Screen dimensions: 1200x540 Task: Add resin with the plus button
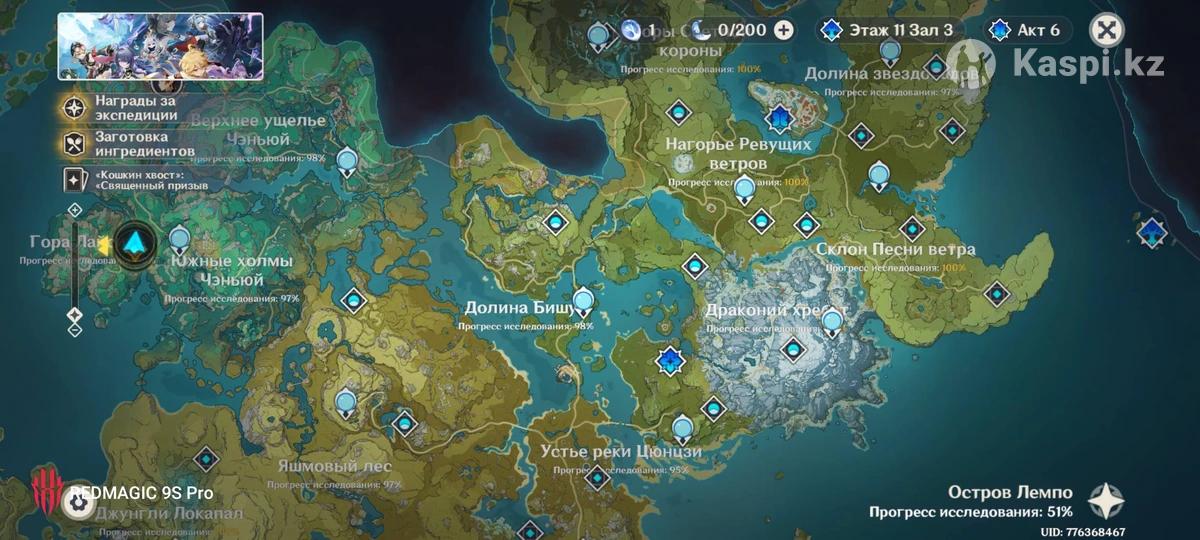pos(783,29)
